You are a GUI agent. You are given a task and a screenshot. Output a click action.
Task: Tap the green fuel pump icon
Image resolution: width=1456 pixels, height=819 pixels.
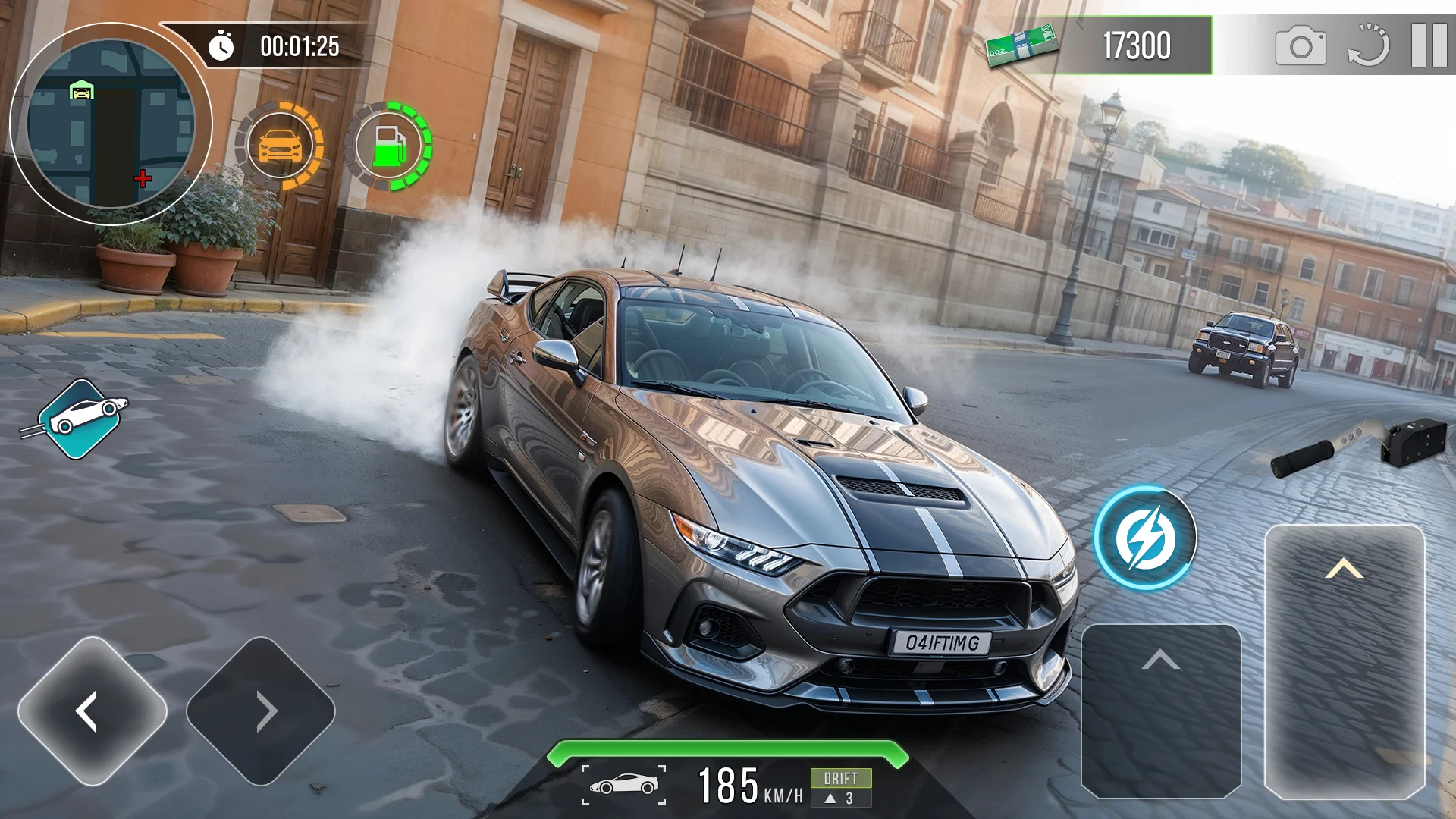tap(390, 146)
